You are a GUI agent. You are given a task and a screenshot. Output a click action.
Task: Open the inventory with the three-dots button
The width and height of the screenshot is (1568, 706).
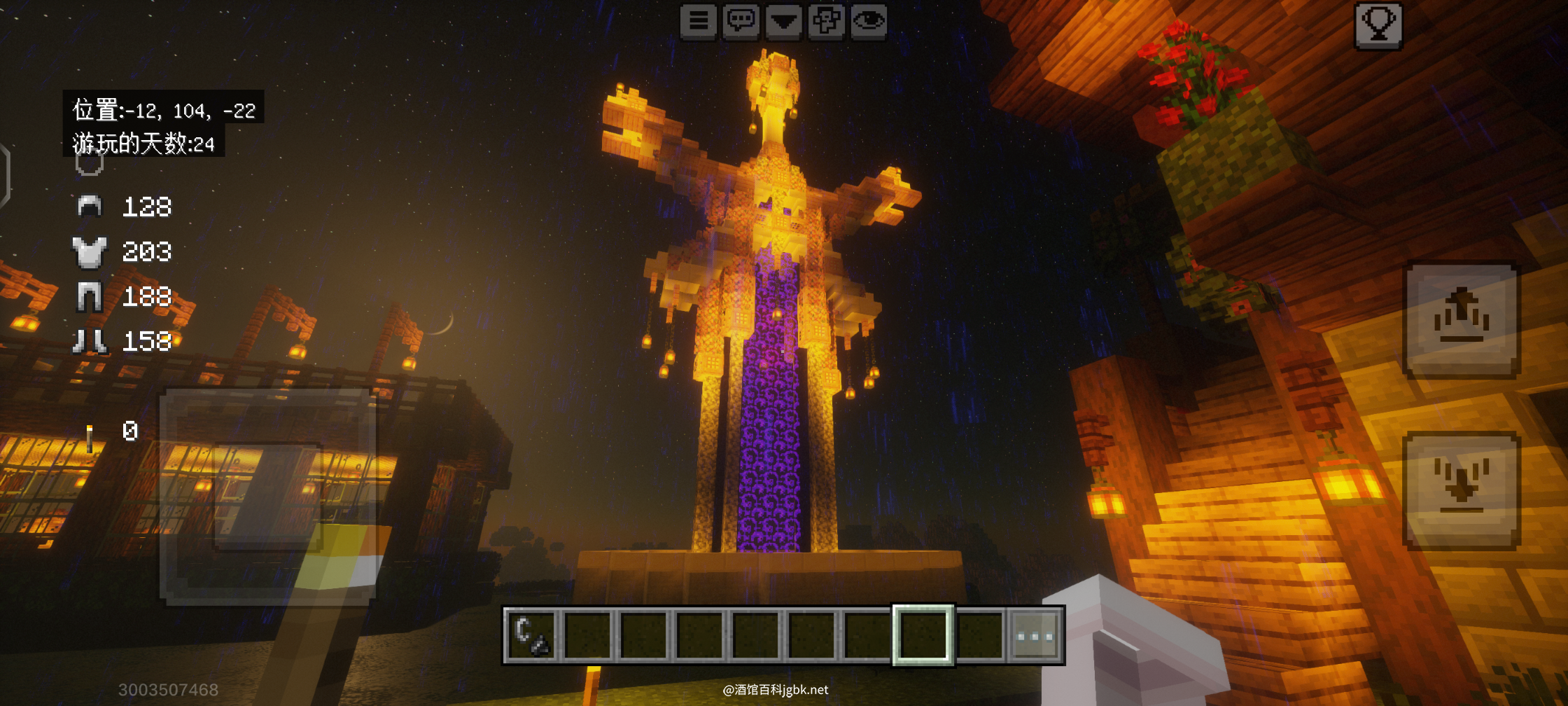1035,635
